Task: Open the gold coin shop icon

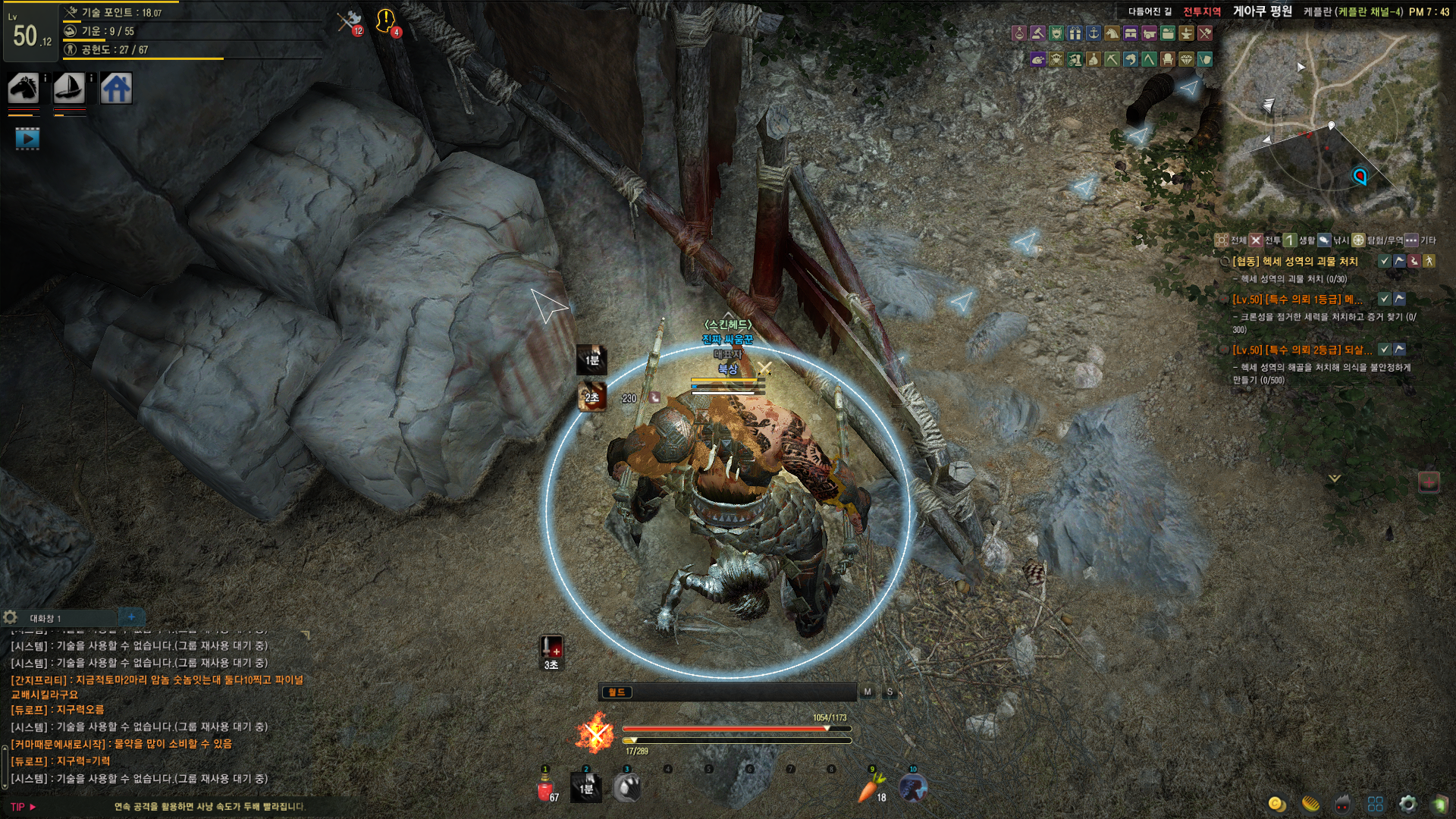Action: click(1277, 804)
